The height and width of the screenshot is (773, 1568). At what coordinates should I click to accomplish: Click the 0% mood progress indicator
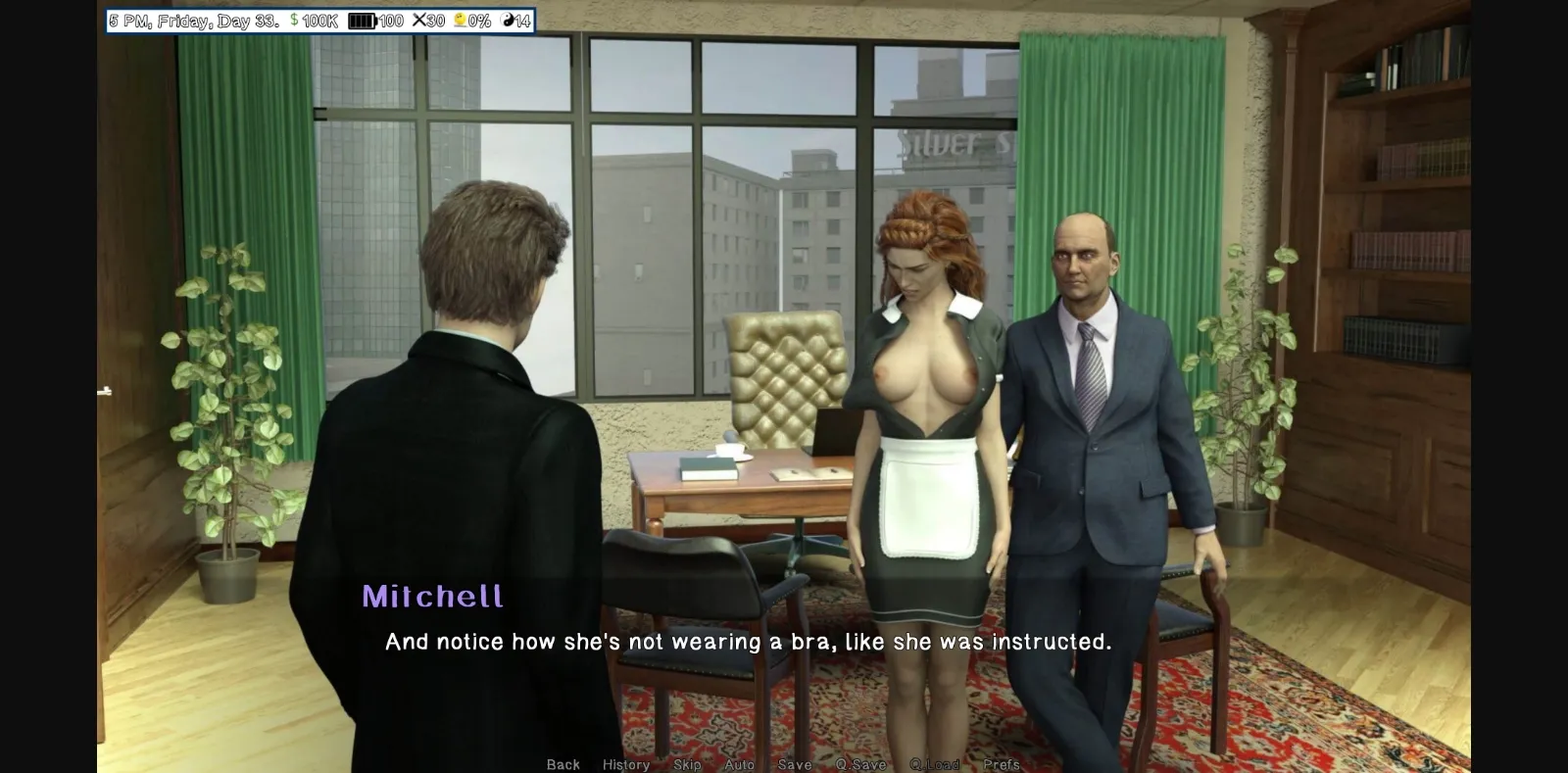click(x=481, y=18)
